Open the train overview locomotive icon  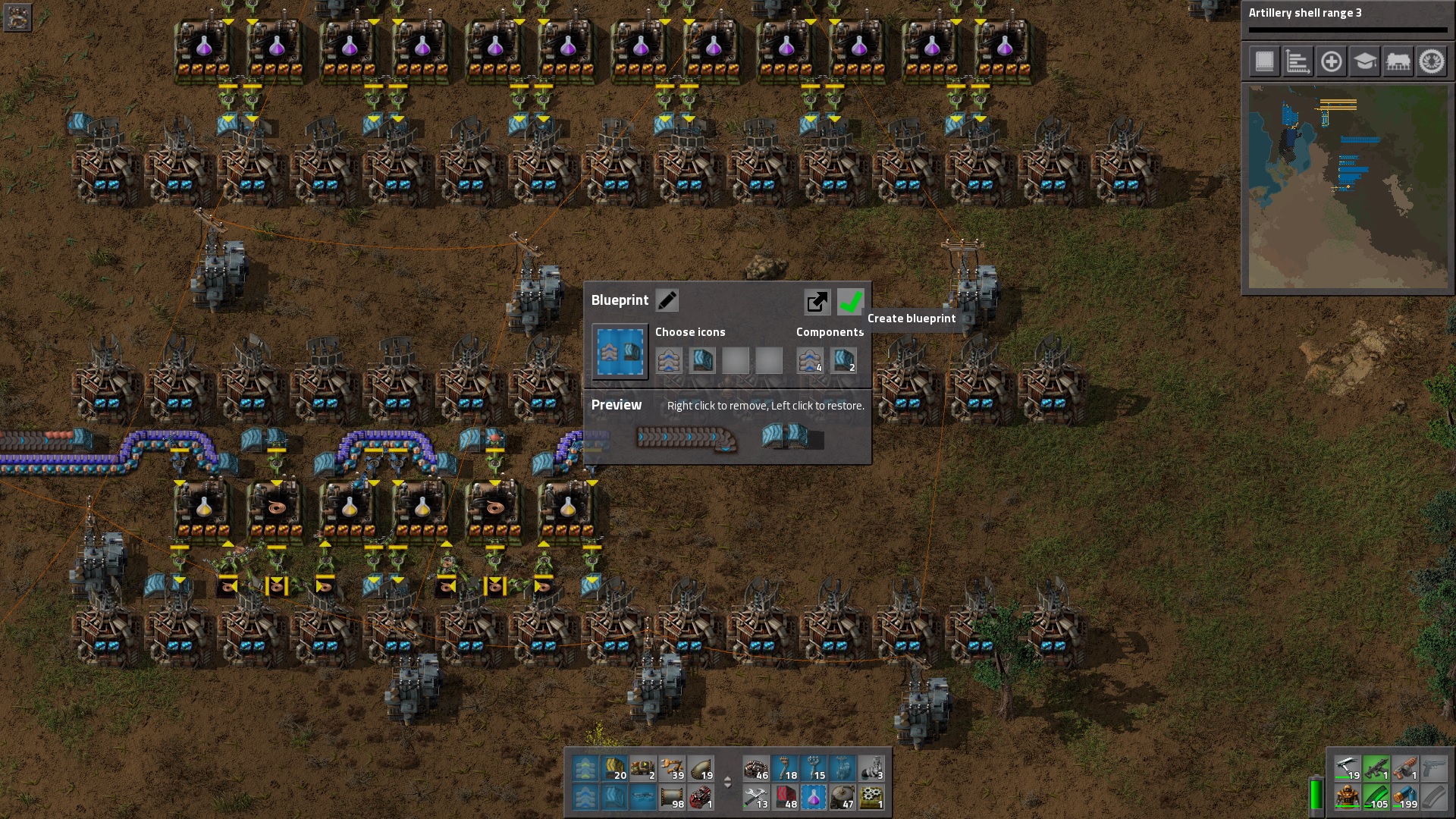click(x=1399, y=62)
